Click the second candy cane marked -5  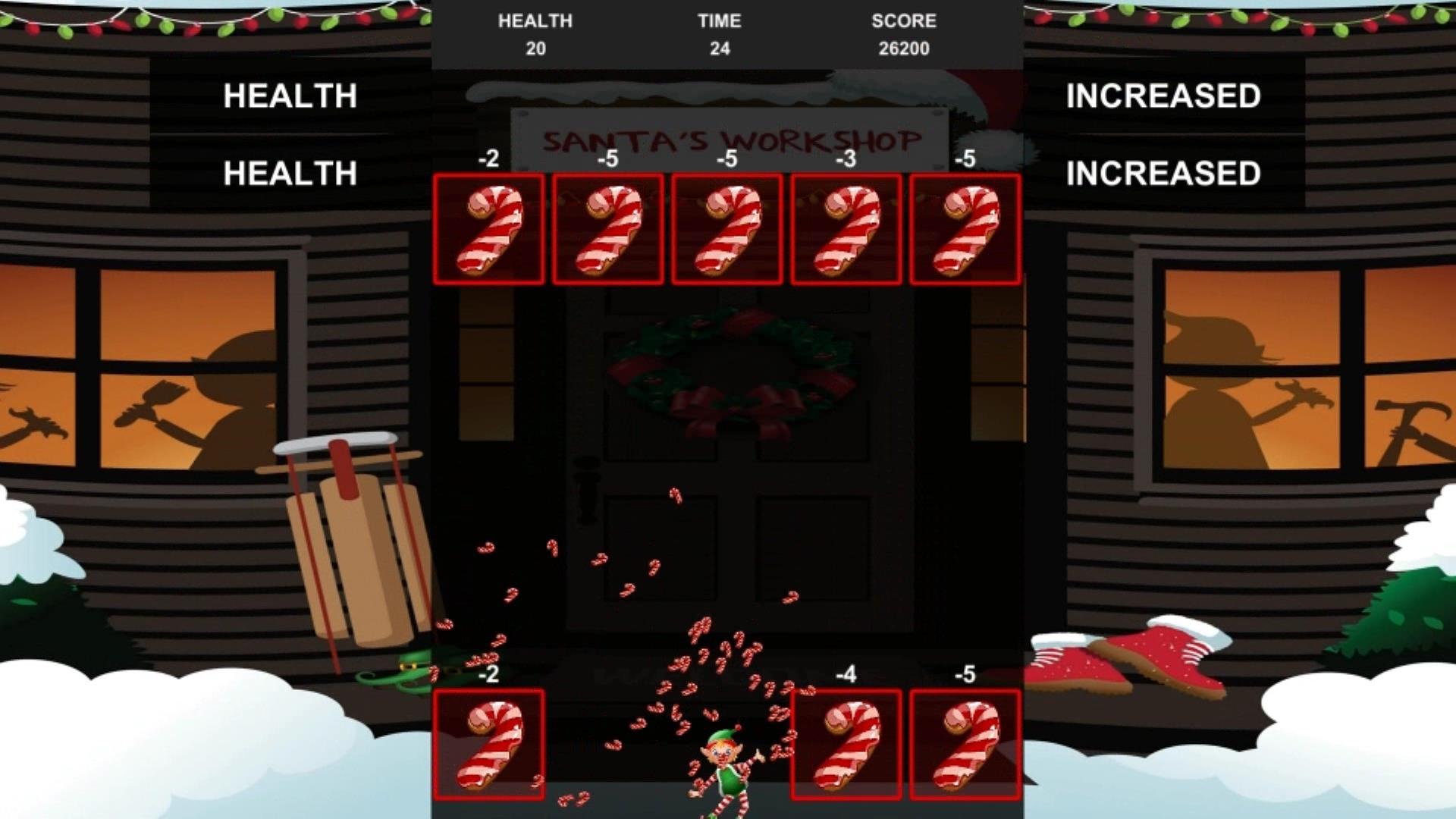pyautogui.click(x=607, y=229)
